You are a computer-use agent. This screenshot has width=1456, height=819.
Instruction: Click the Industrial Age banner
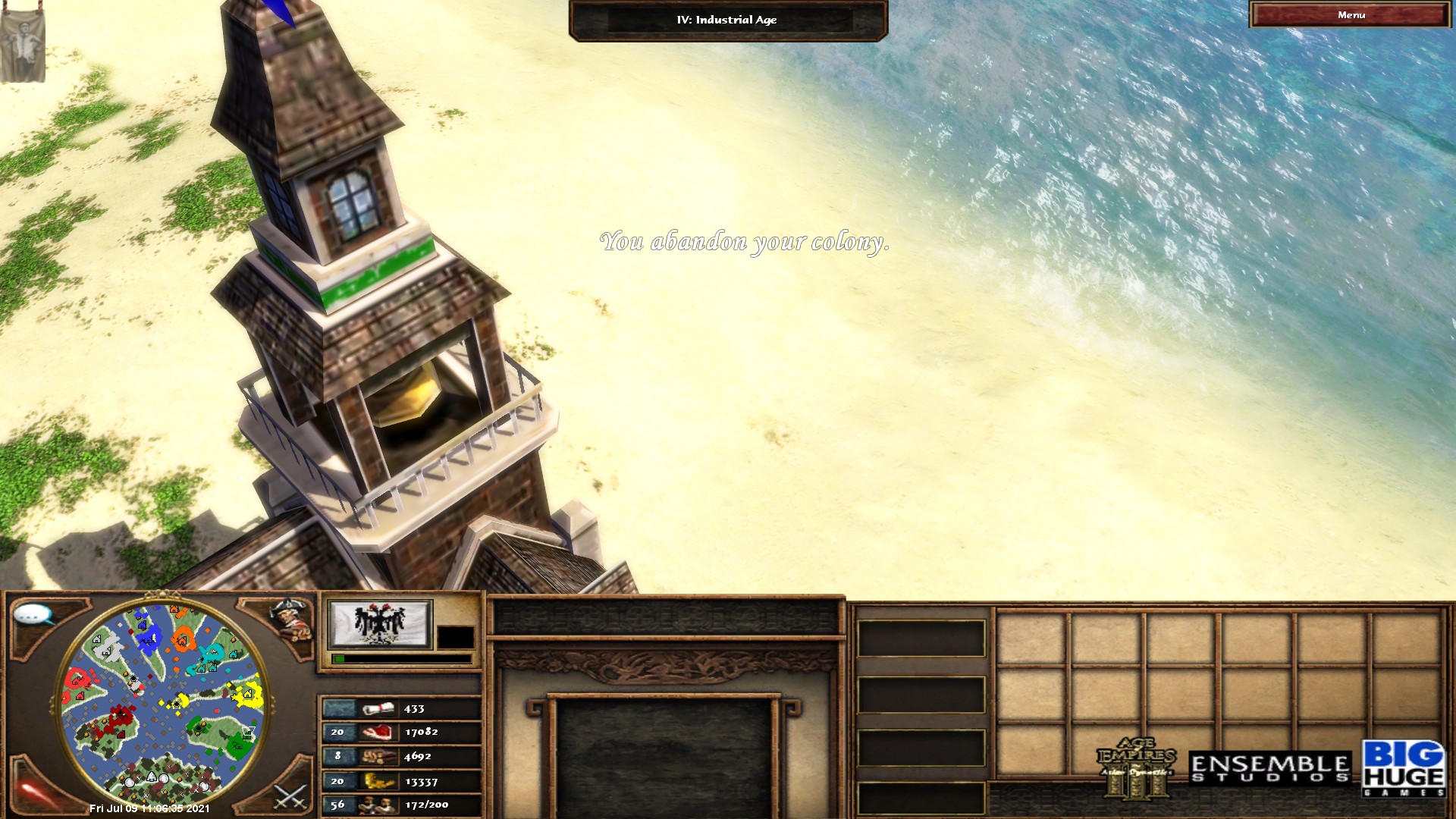tap(727, 20)
